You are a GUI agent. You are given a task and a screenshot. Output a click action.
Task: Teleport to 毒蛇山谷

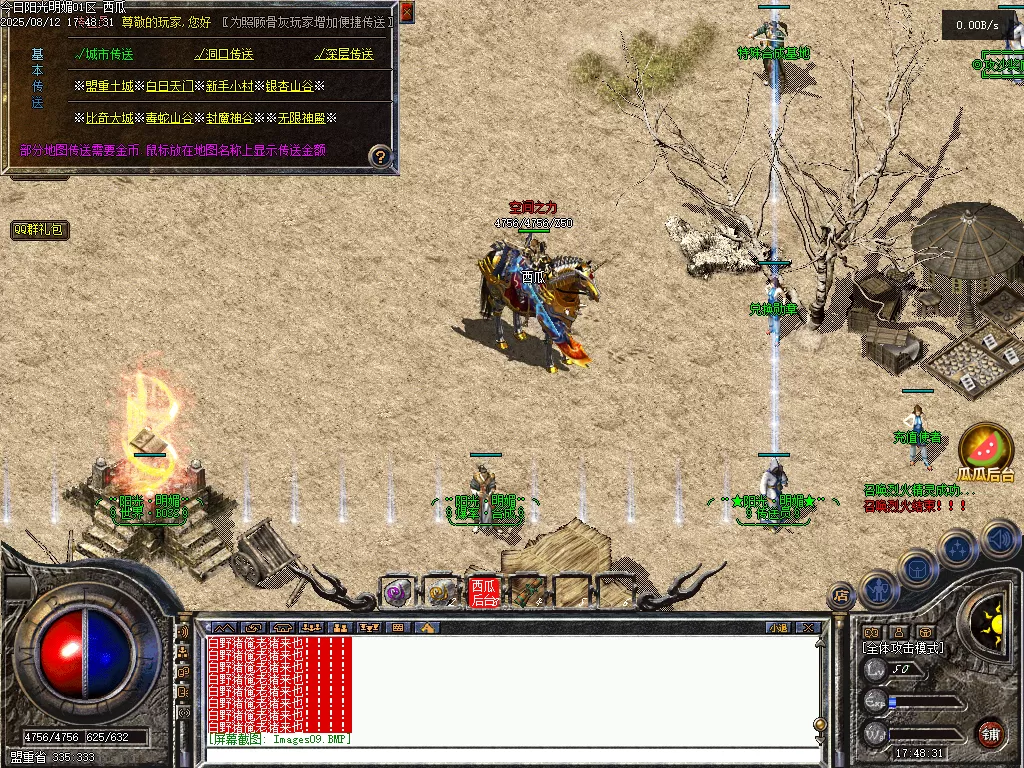point(169,118)
